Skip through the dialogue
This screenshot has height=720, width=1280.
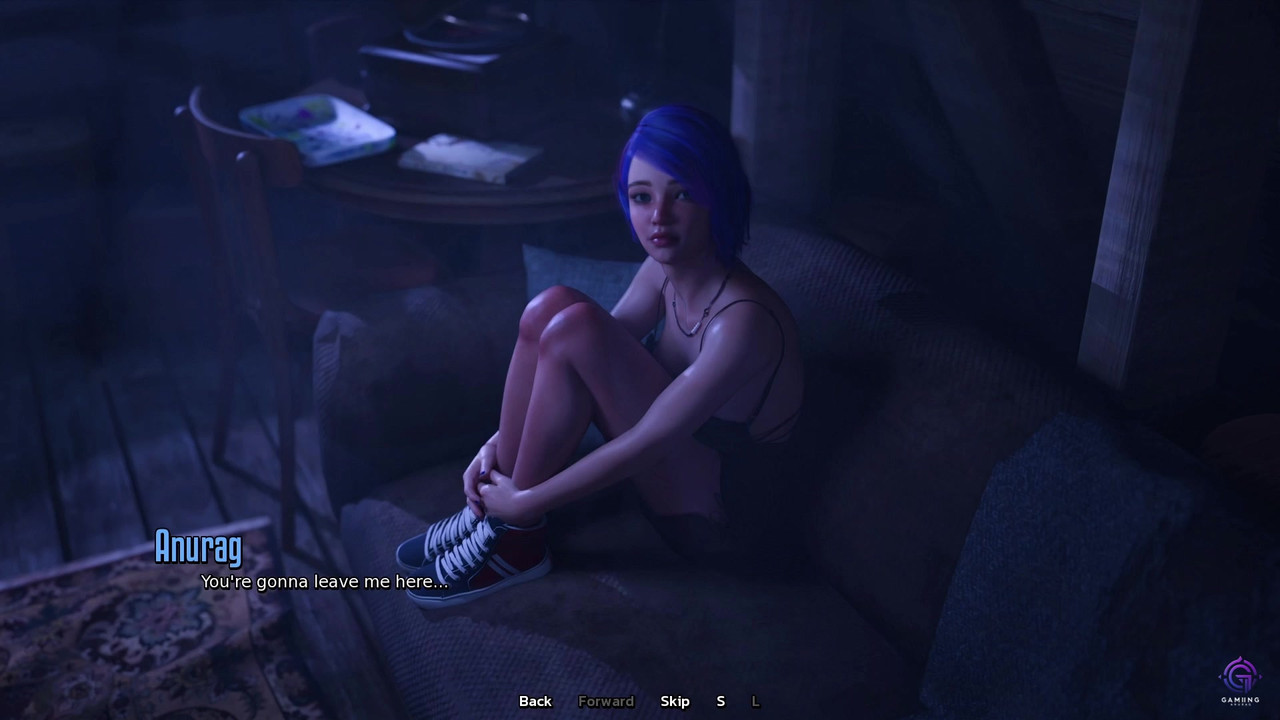(675, 701)
